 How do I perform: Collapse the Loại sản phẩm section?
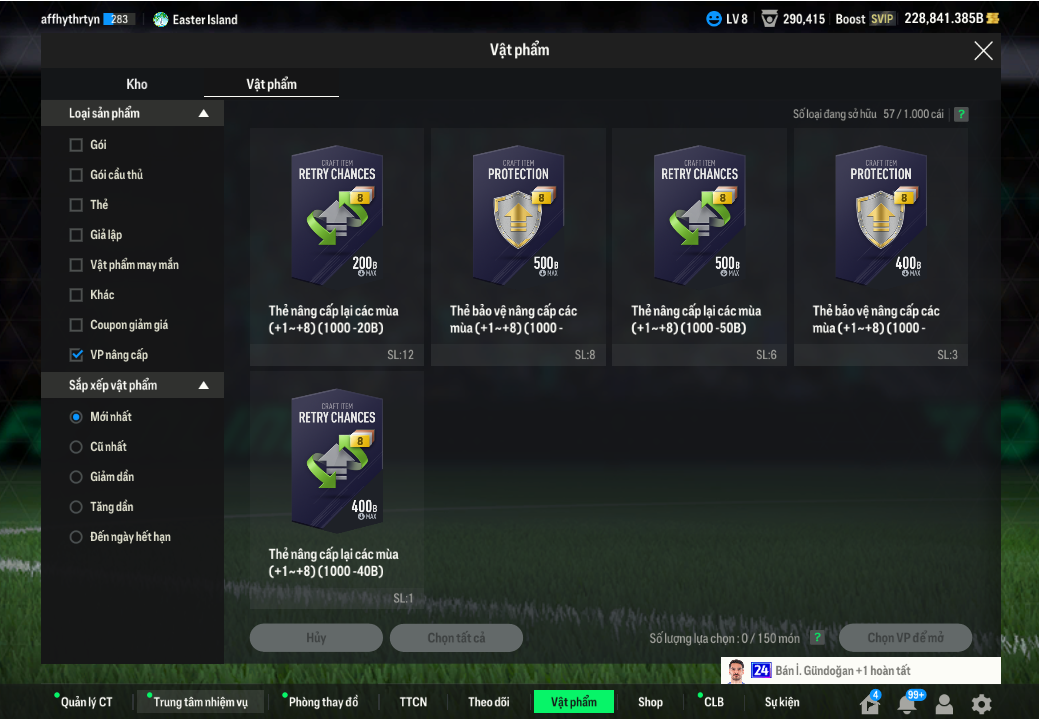pos(204,114)
